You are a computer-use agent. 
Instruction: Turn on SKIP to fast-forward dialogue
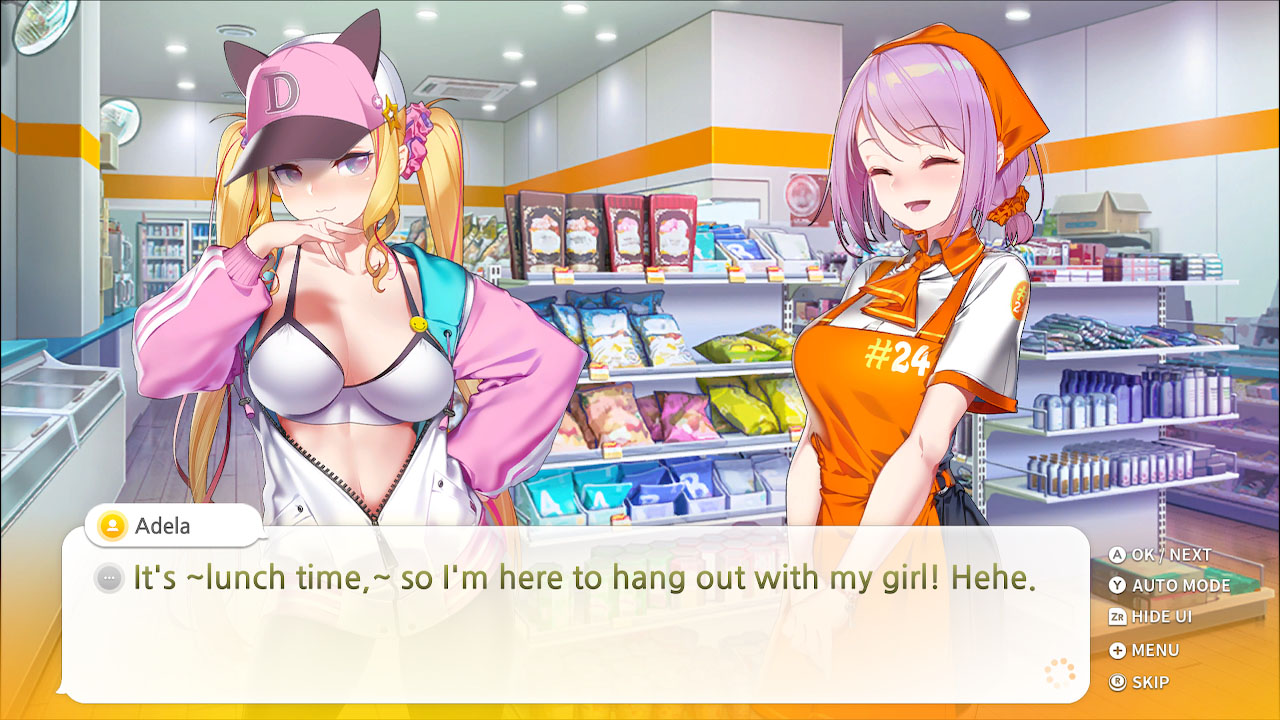click(x=1149, y=683)
